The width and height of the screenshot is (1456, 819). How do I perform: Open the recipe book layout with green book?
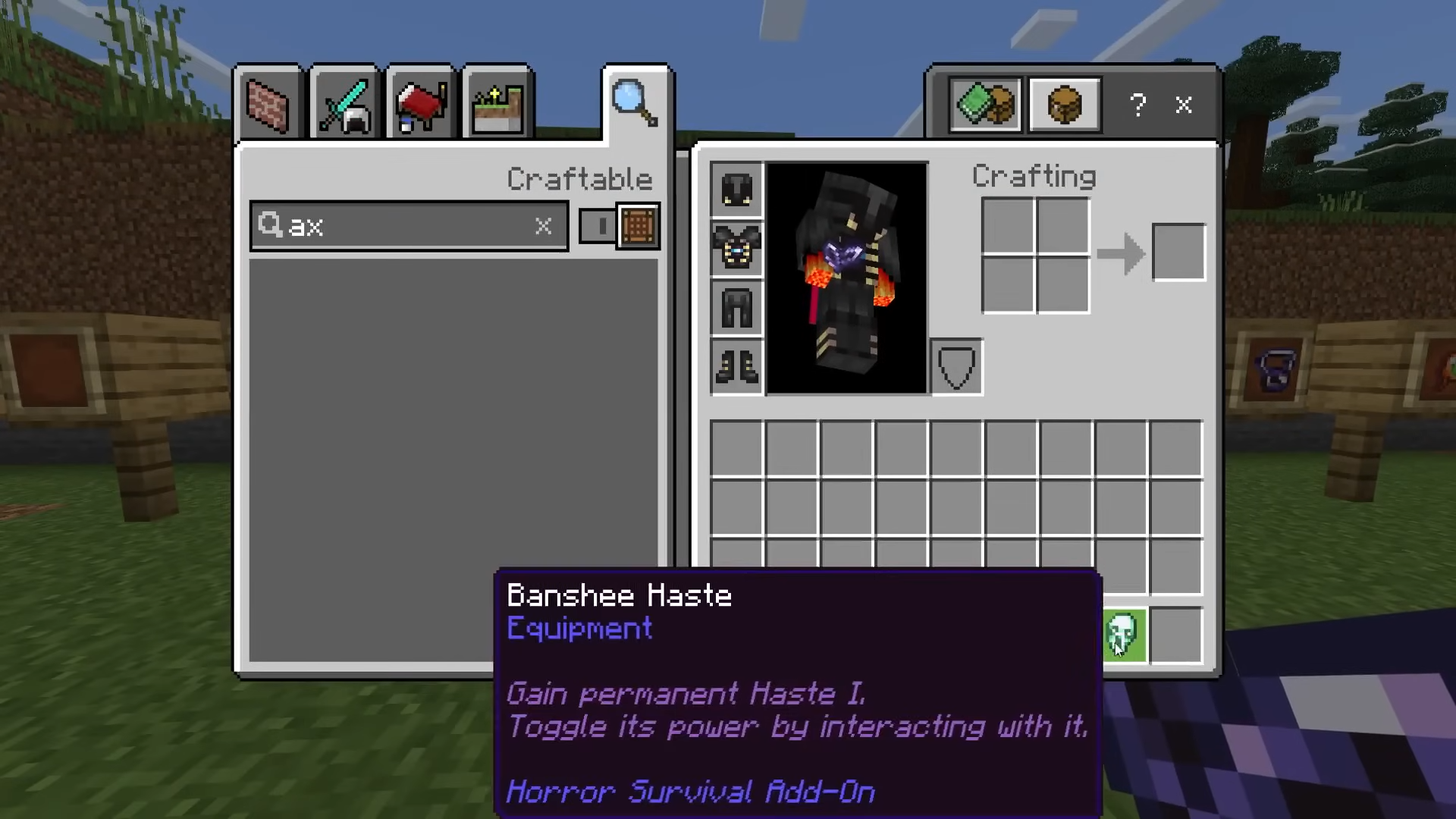985,105
